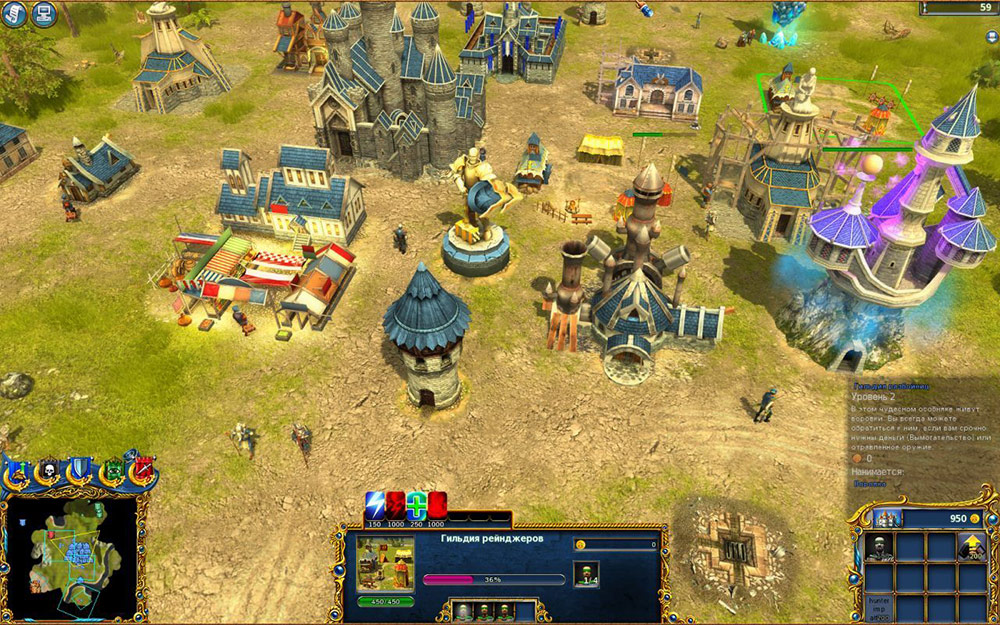Upgrade building with the yellow arrow icon
Viewport: 1000px width, 625px height.
(x=971, y=547)
